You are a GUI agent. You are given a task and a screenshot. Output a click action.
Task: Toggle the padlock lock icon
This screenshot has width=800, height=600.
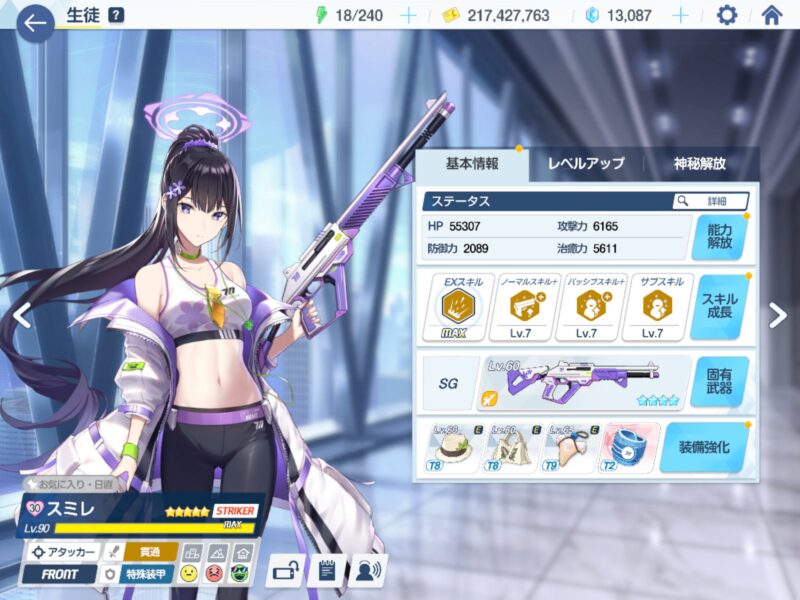(285, 571)
